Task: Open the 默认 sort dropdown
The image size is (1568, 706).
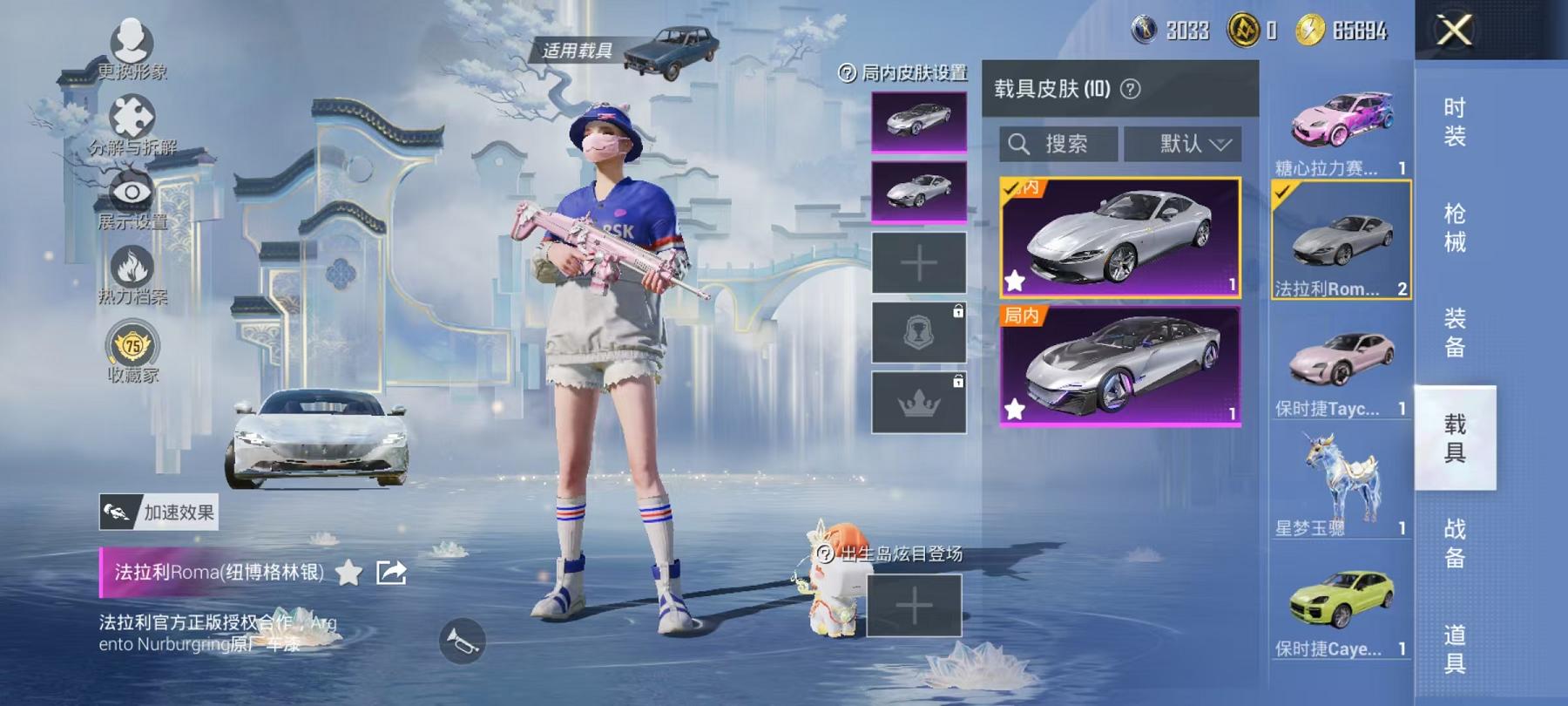Action: 1194,144
